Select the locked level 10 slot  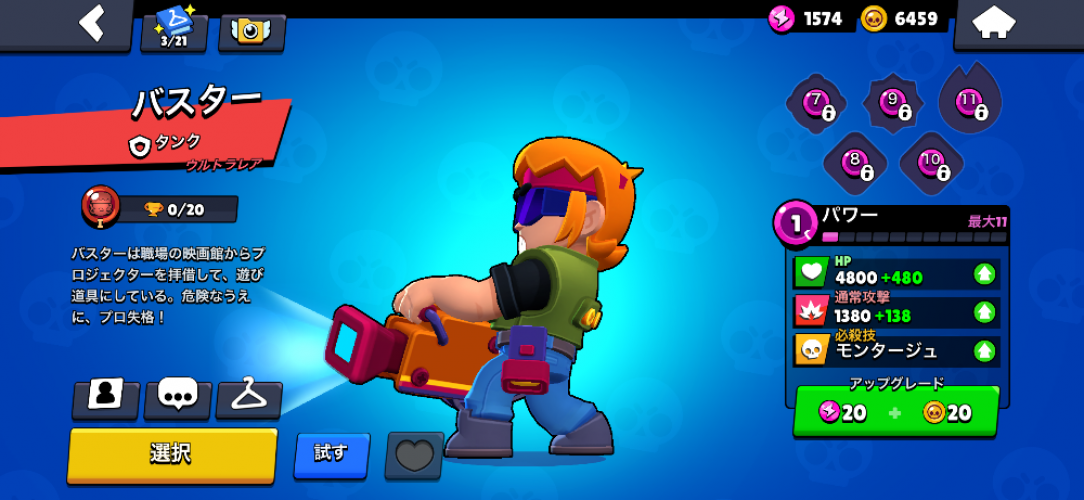931,161
